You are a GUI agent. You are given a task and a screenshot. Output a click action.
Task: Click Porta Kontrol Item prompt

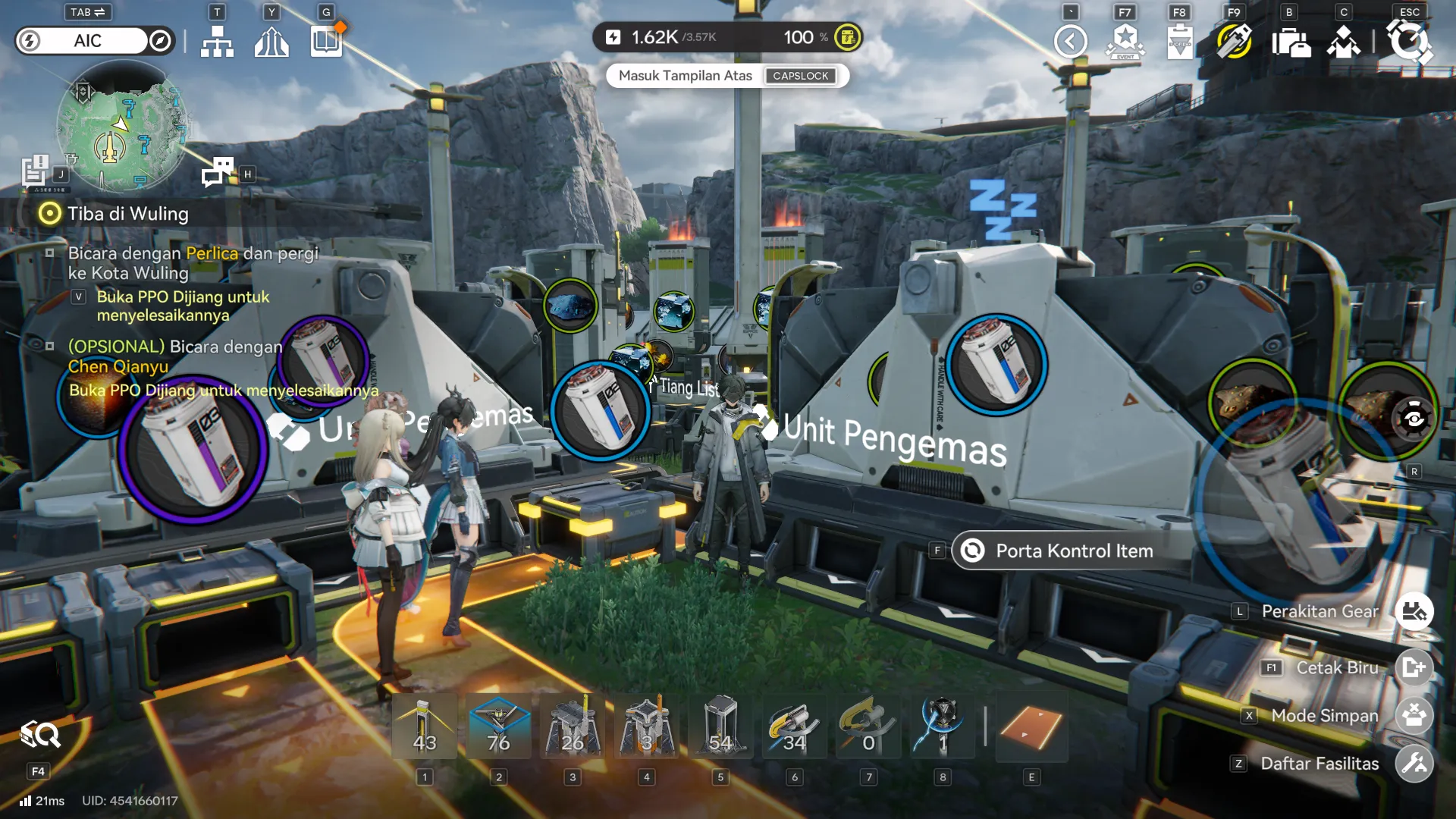[1073, 551]
